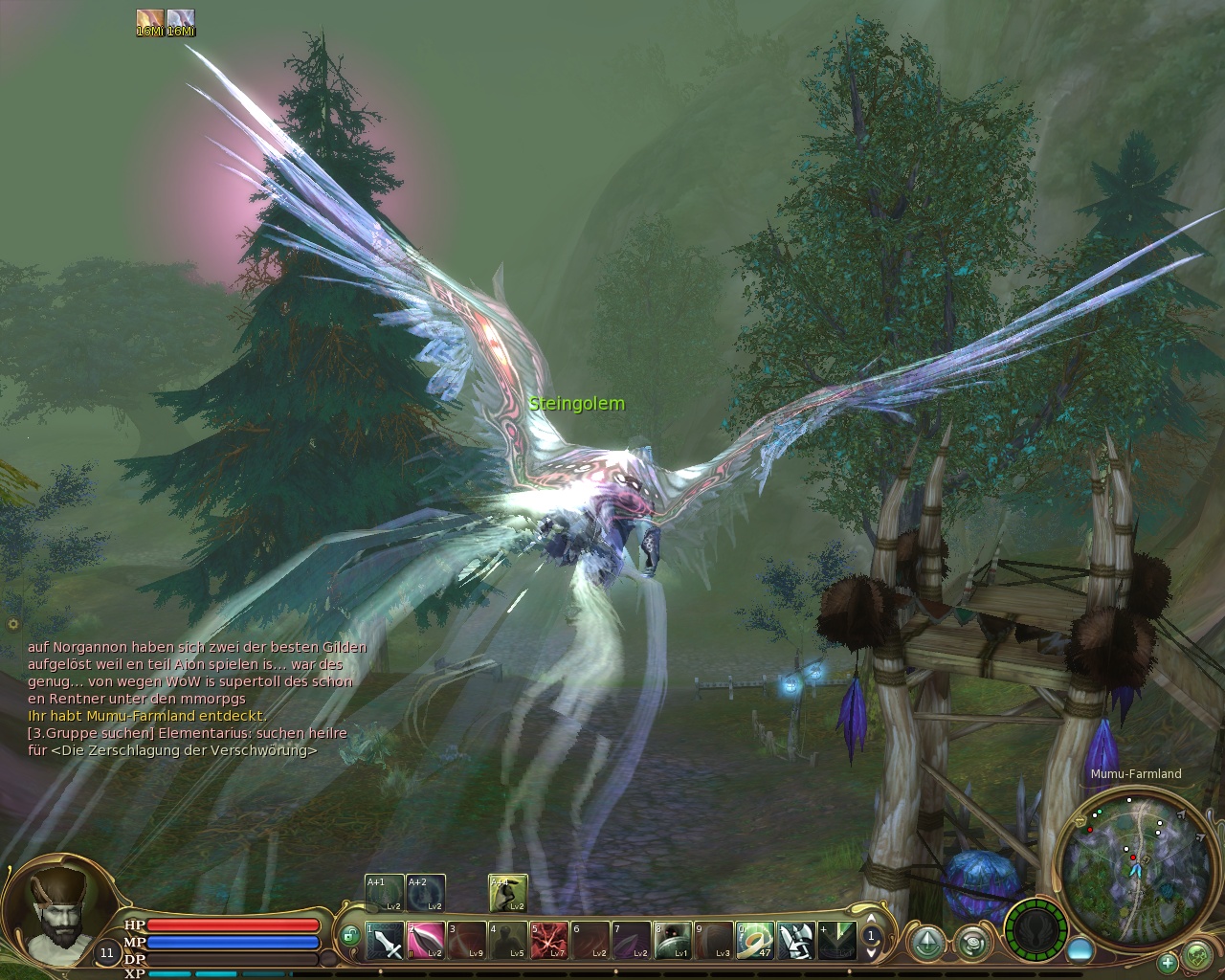
Task: Use the hooded figure skill in slot 8
Action: (673, 941)
